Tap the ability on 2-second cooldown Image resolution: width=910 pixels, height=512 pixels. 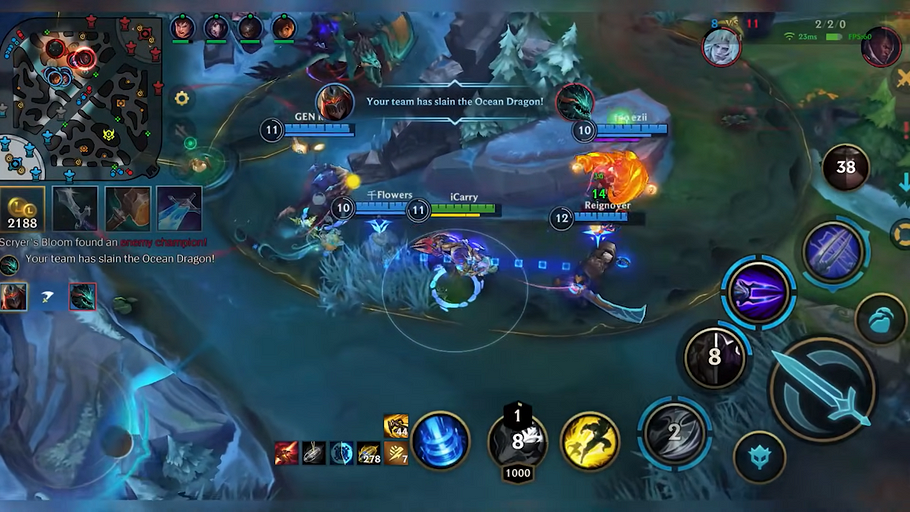pos(675,432)
